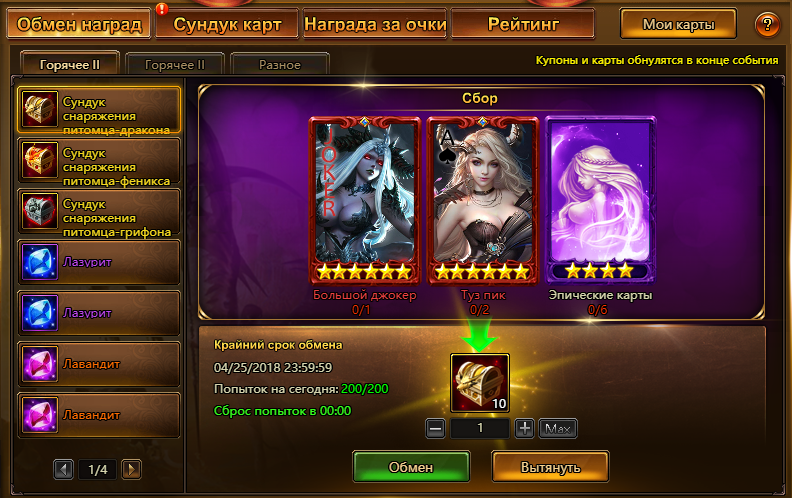Click the reward chest icon
This screenshot has height=498, width=792.
coord(480,384)
